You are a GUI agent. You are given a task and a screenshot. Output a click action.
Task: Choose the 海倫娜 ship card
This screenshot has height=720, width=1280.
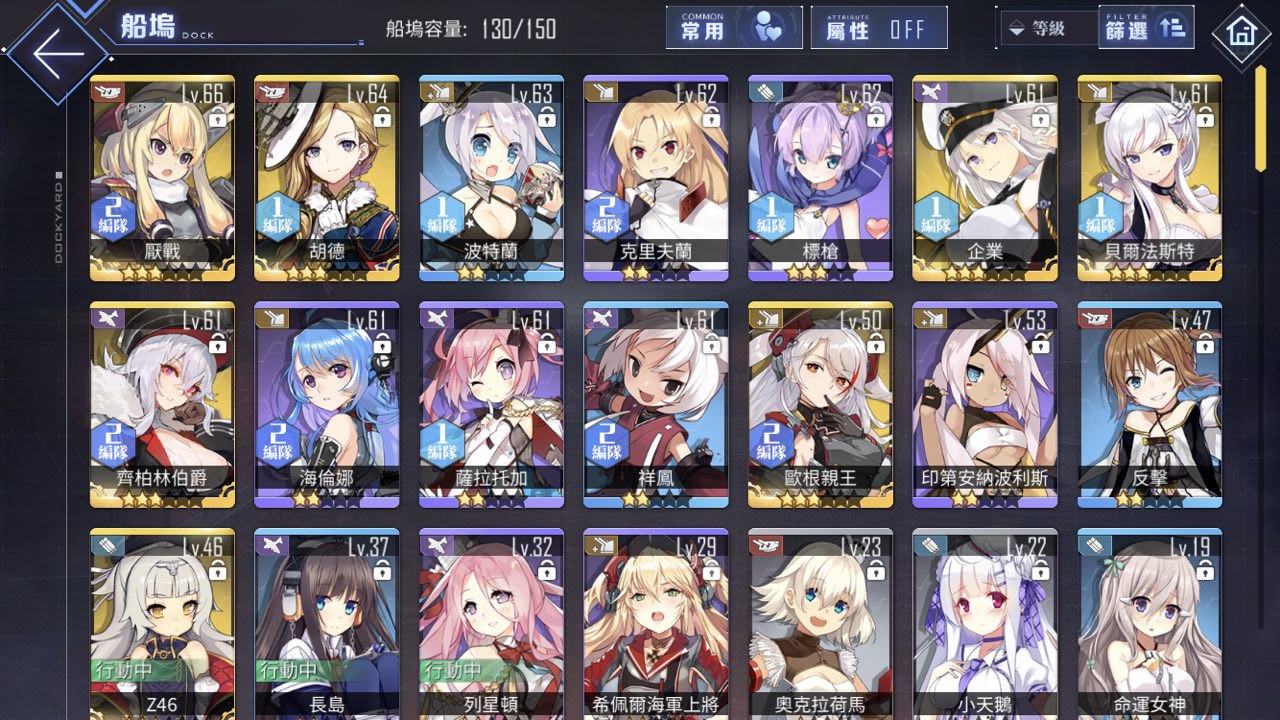click(x=327, y=405)
